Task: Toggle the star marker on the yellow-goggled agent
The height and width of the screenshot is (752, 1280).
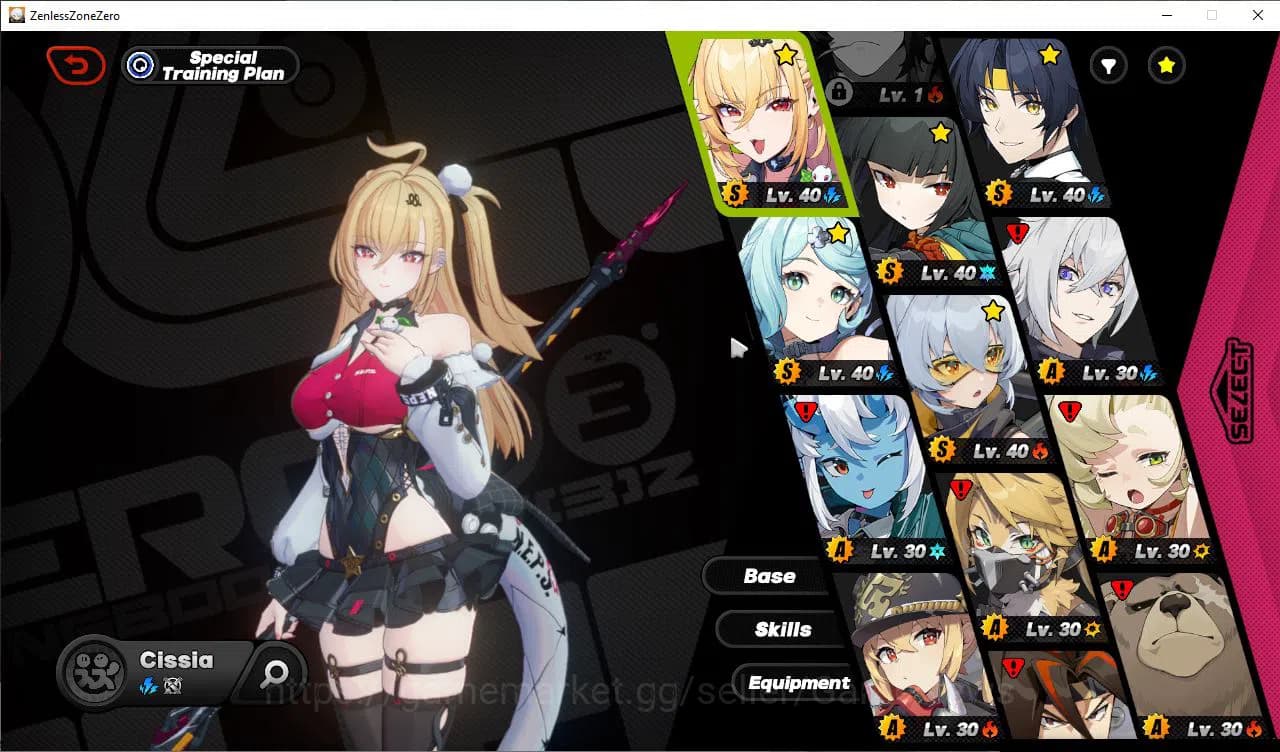Action: [x=992, y=311]
